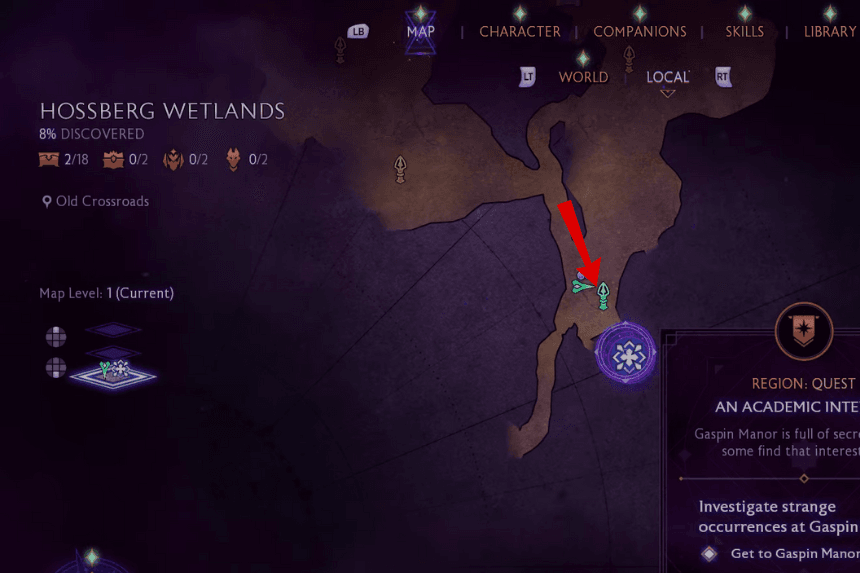Screen dimensions: 860x573
Task: Open the An Academic Interest quest entry
Action: click(x=786, y=407)
